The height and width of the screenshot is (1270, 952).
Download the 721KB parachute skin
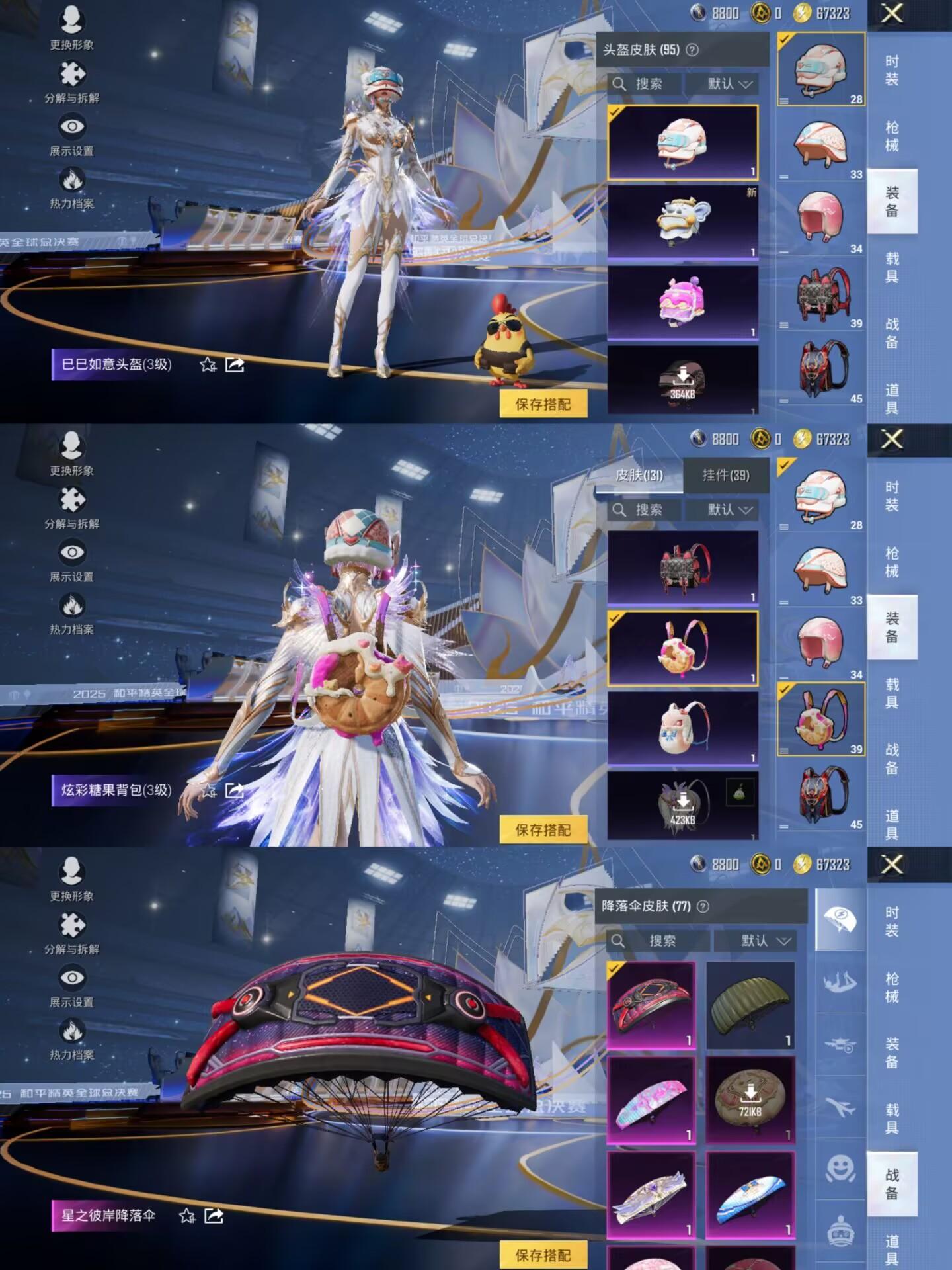pyautogui.click(x=750, y=1099)
